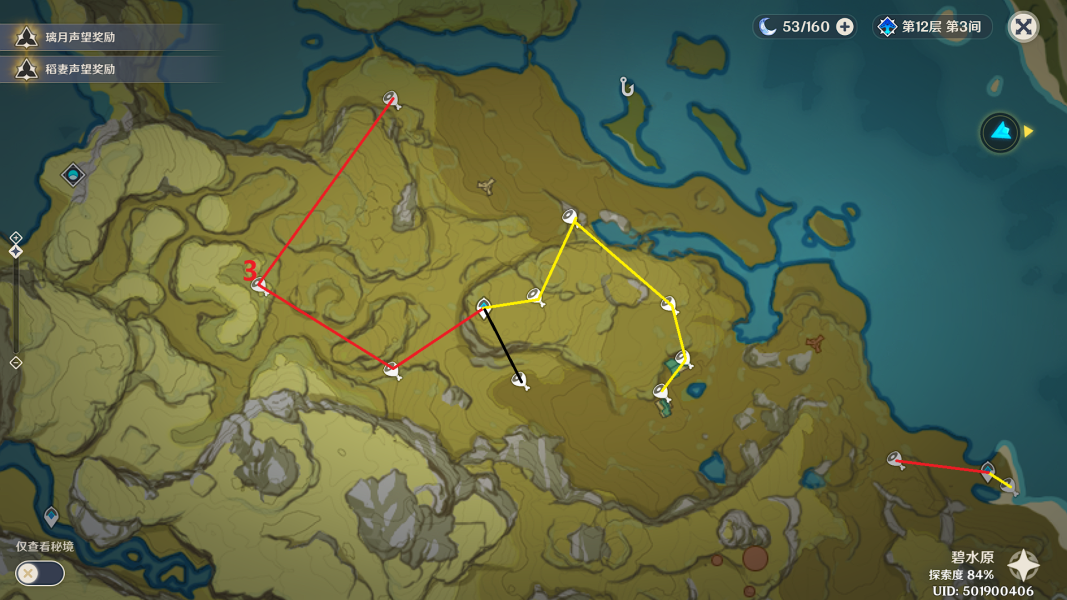Screen dimensions: 1067x600
Task: Add resin with the plus button
Action: pyautogui.click(x=845, y=27)
